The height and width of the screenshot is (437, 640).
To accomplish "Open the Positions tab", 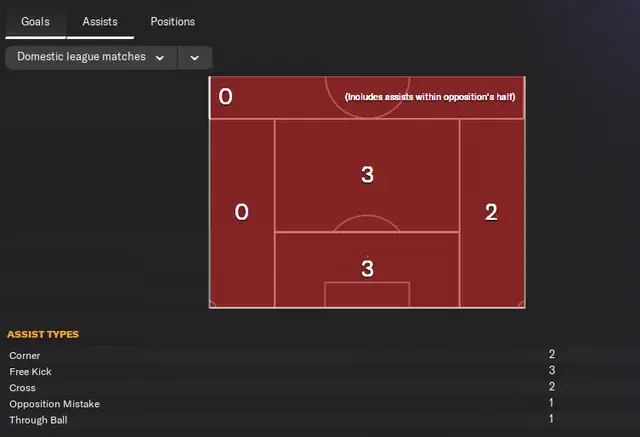I will [172, 21].
